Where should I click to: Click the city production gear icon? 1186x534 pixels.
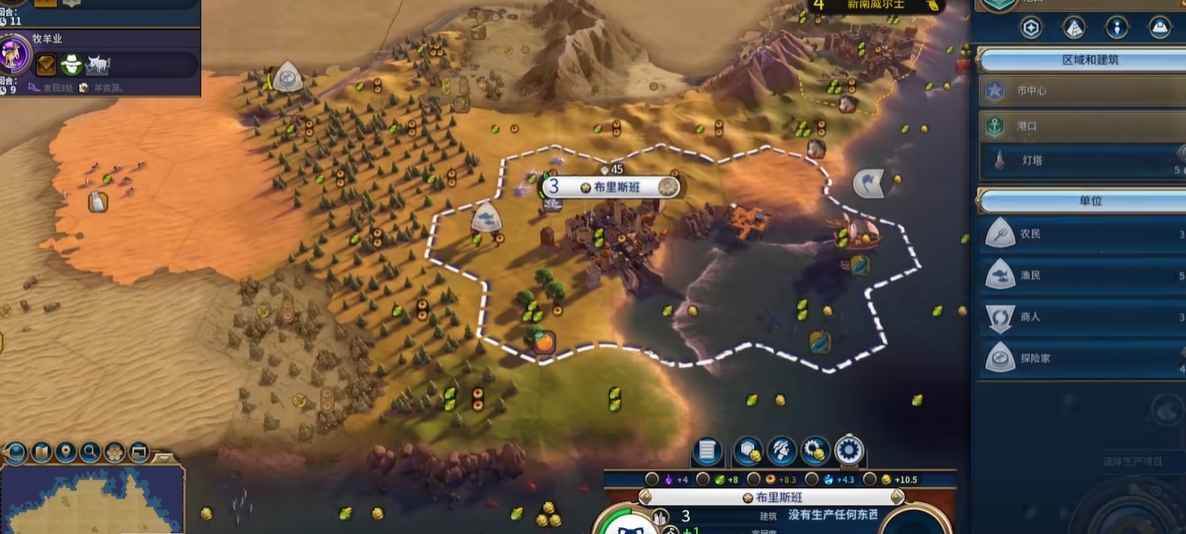[x=849, y=451]
